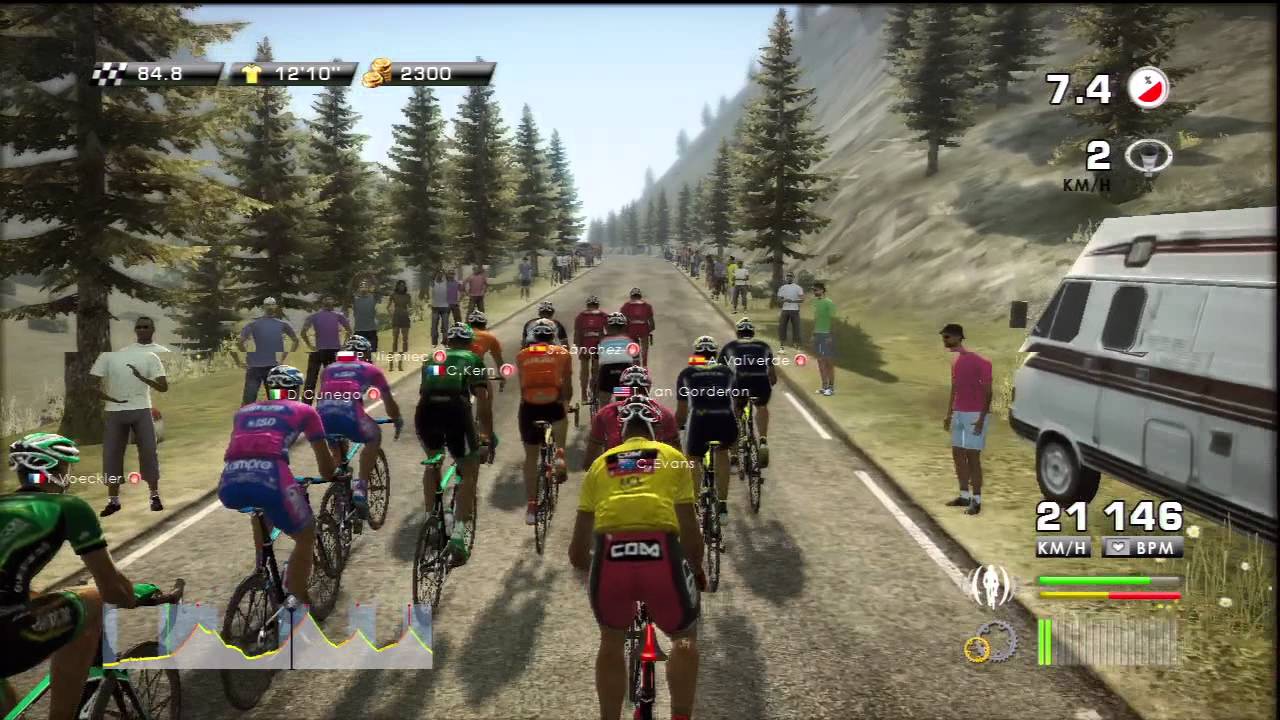Click the KM/H speed label

[x=1060, y=549]
